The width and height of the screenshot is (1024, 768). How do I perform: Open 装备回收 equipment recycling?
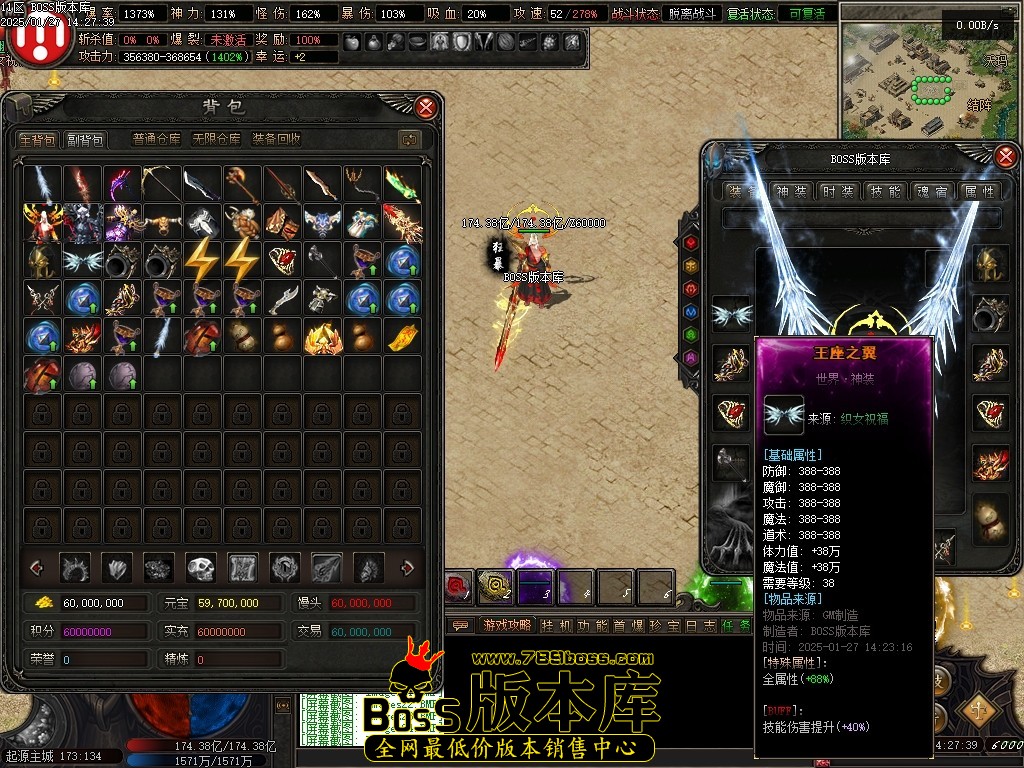coord(277,140)
